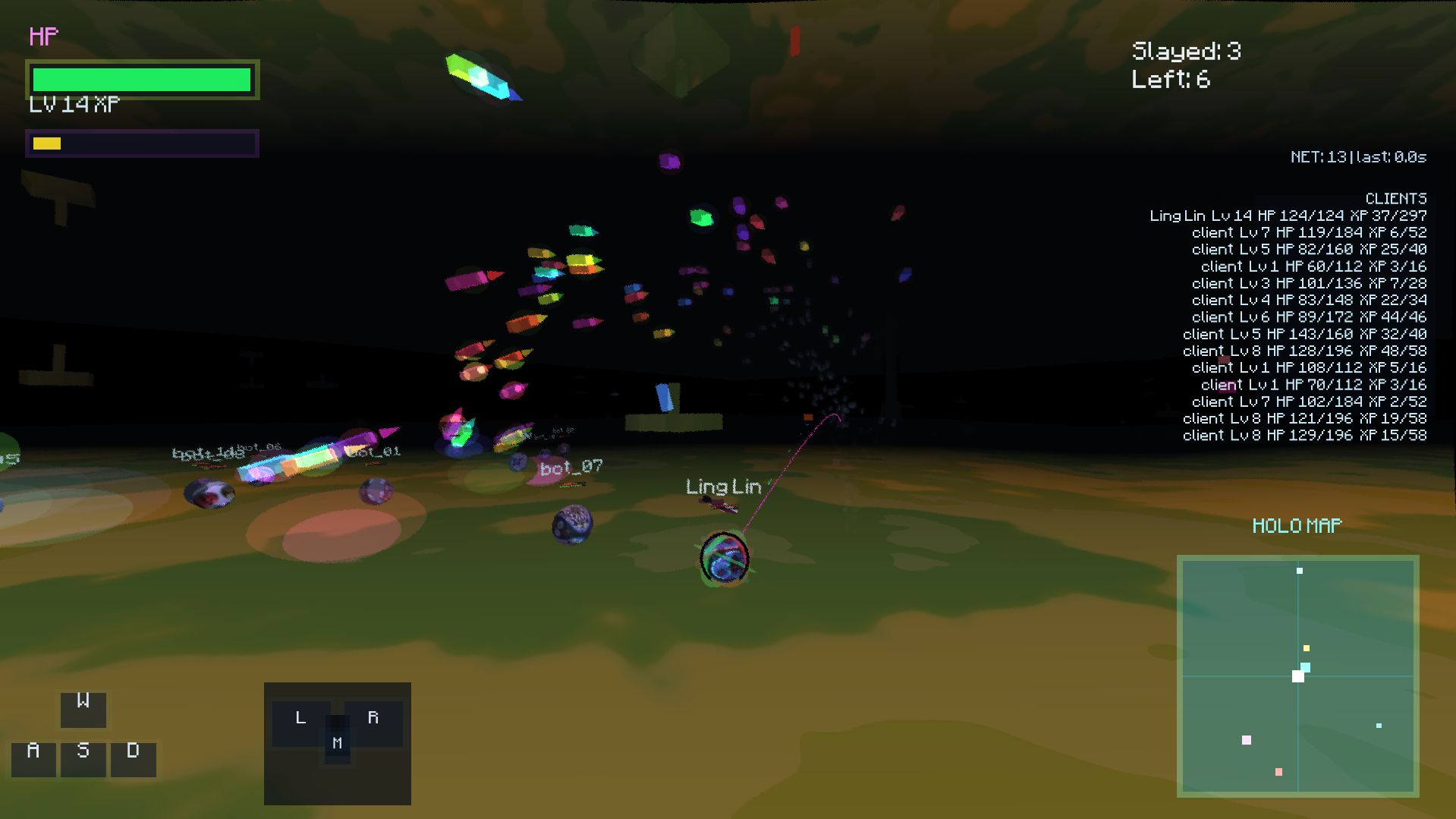Click the green HP bar

click(141, 78)
